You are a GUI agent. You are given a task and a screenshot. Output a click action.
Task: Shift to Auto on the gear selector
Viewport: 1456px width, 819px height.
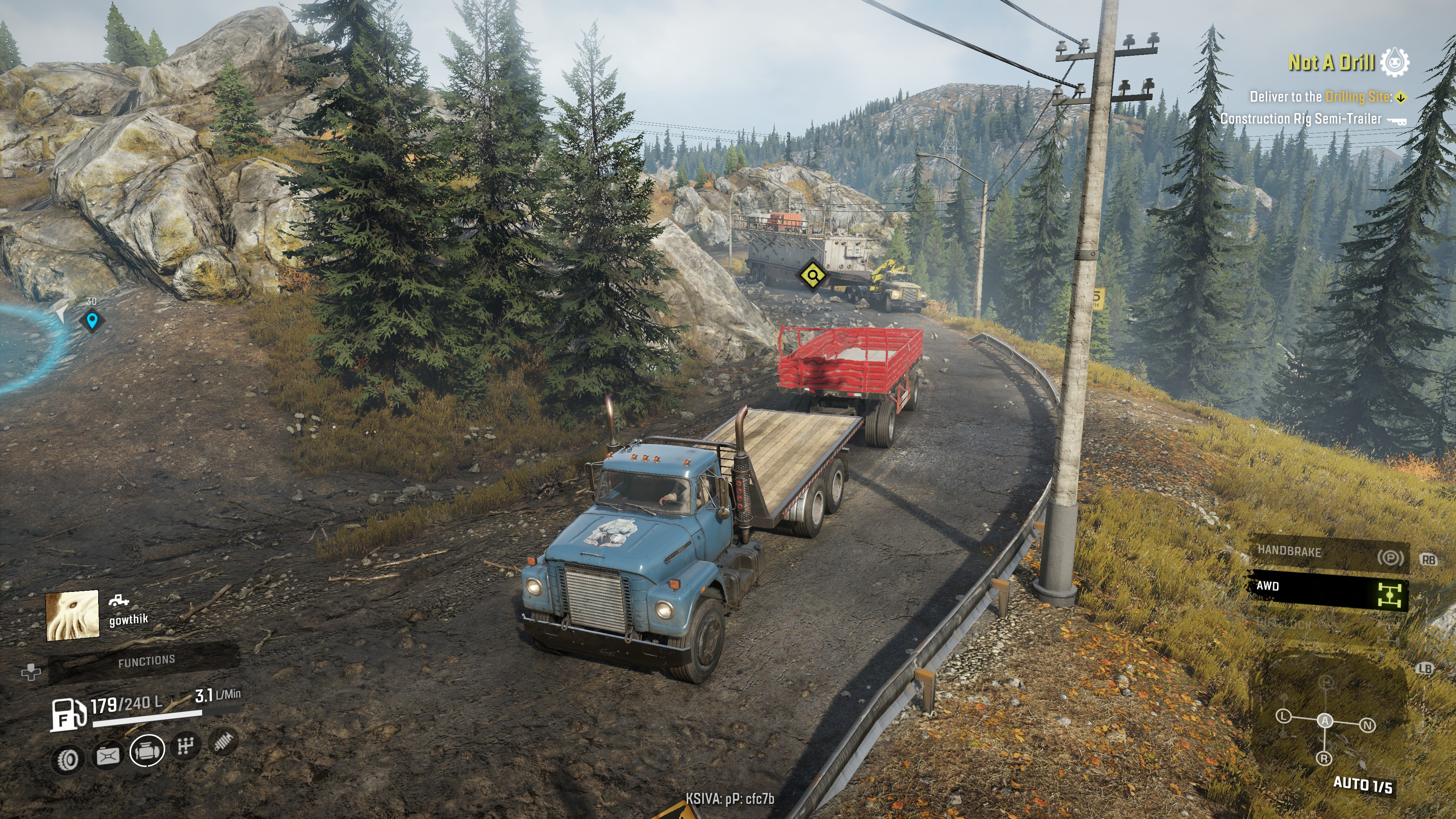1325,721
